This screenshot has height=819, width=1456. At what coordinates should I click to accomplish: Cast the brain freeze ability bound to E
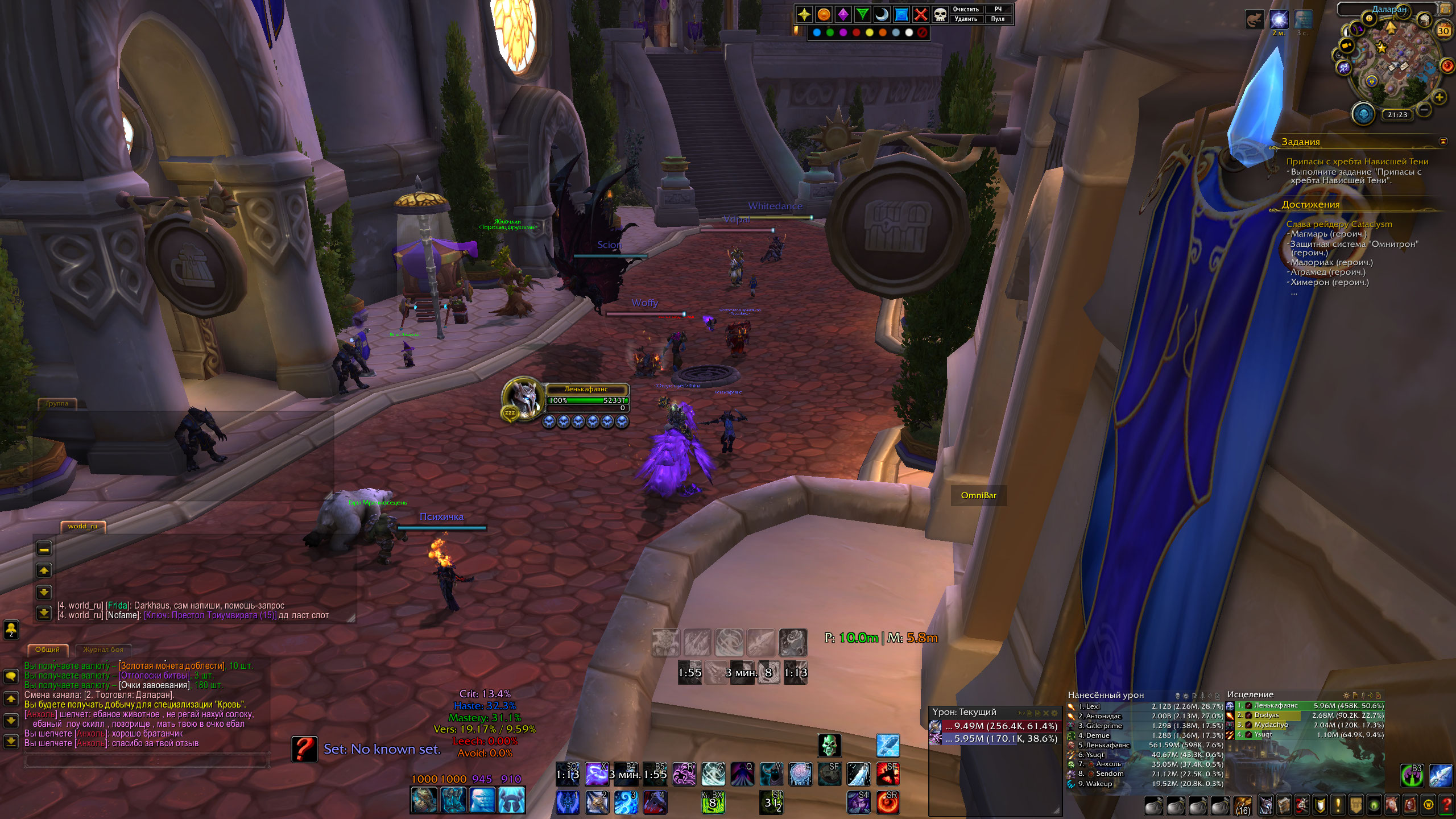pyautogui.click(x=800, y=775)
